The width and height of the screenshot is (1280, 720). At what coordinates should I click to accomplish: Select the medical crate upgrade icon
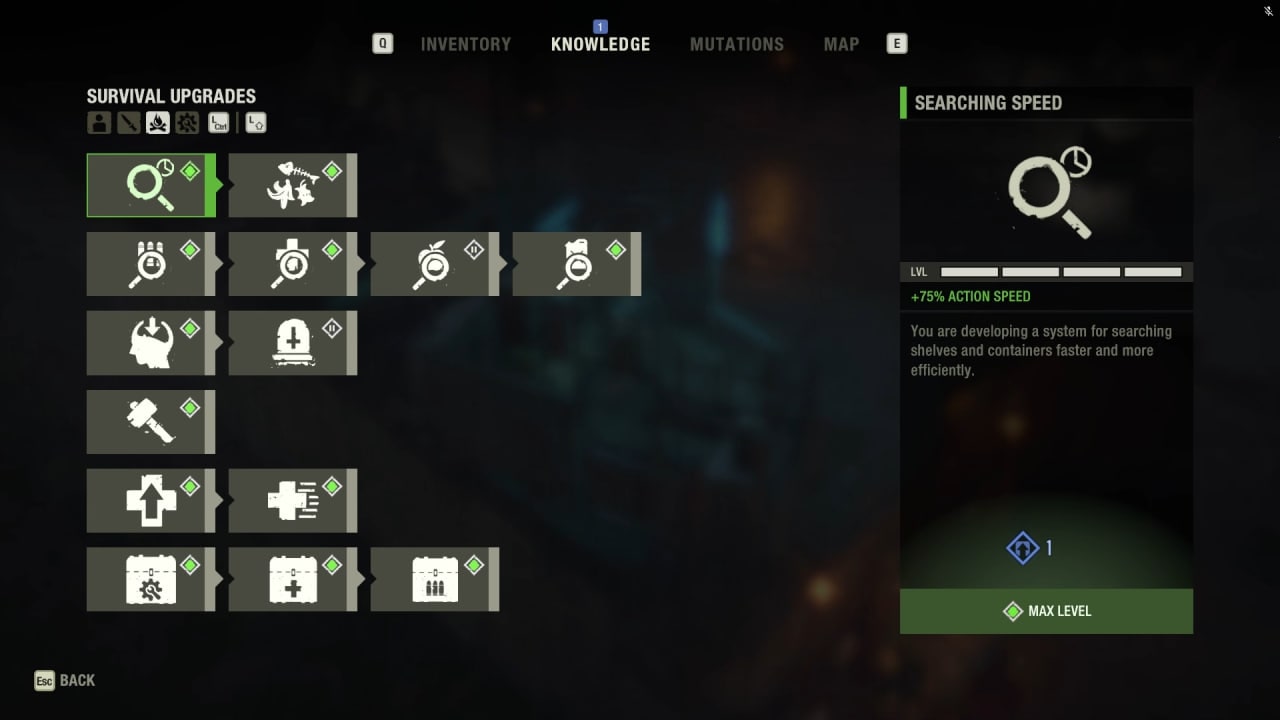[x=292, y=578]
